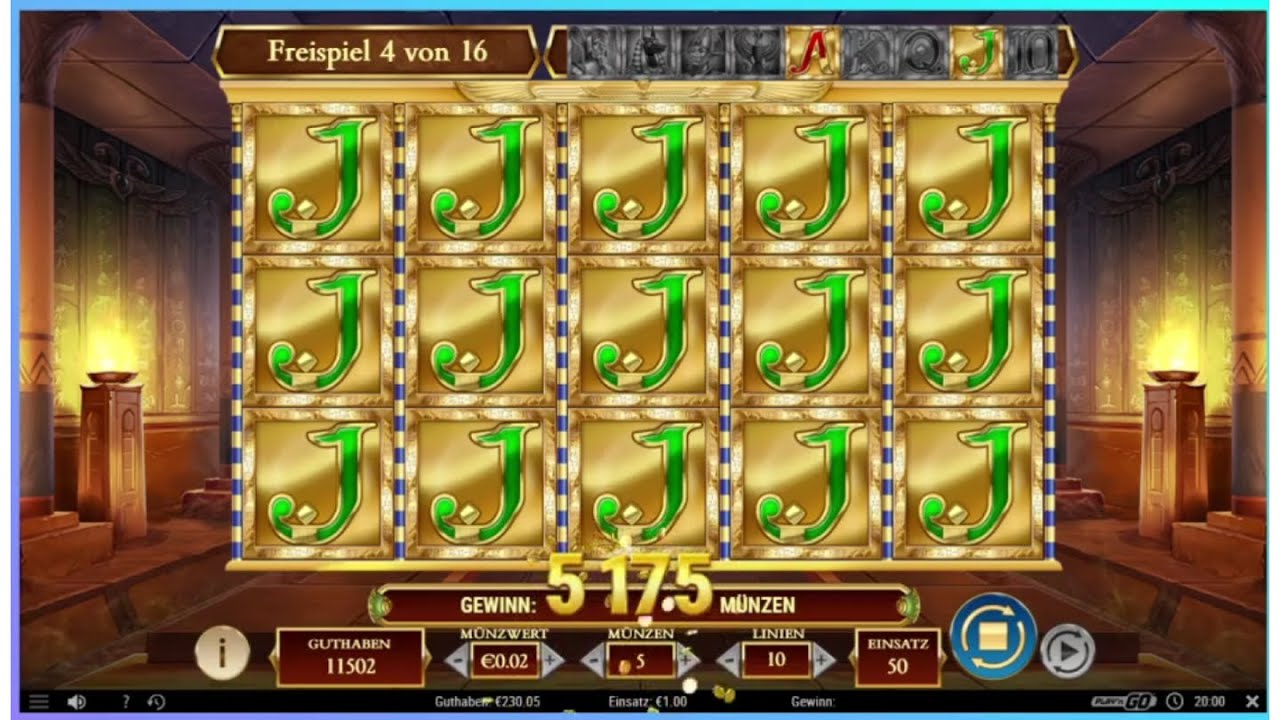This screenshot has width=1280, height=720.
Task: Enable autoplay with the circular play icon
Action: pyautogui.click(x=1065, y=653)
